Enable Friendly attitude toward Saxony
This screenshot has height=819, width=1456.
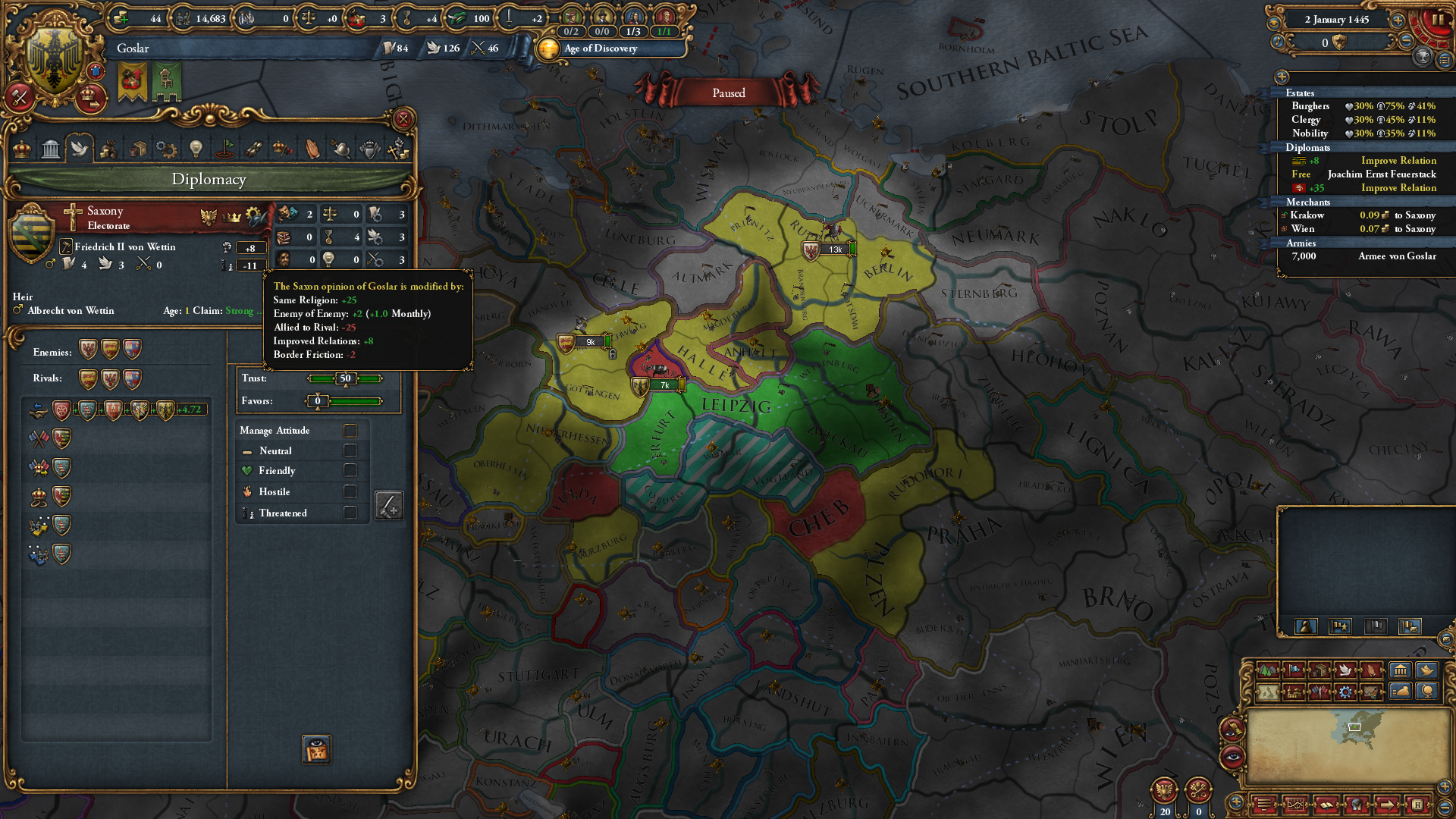(350, 470)
